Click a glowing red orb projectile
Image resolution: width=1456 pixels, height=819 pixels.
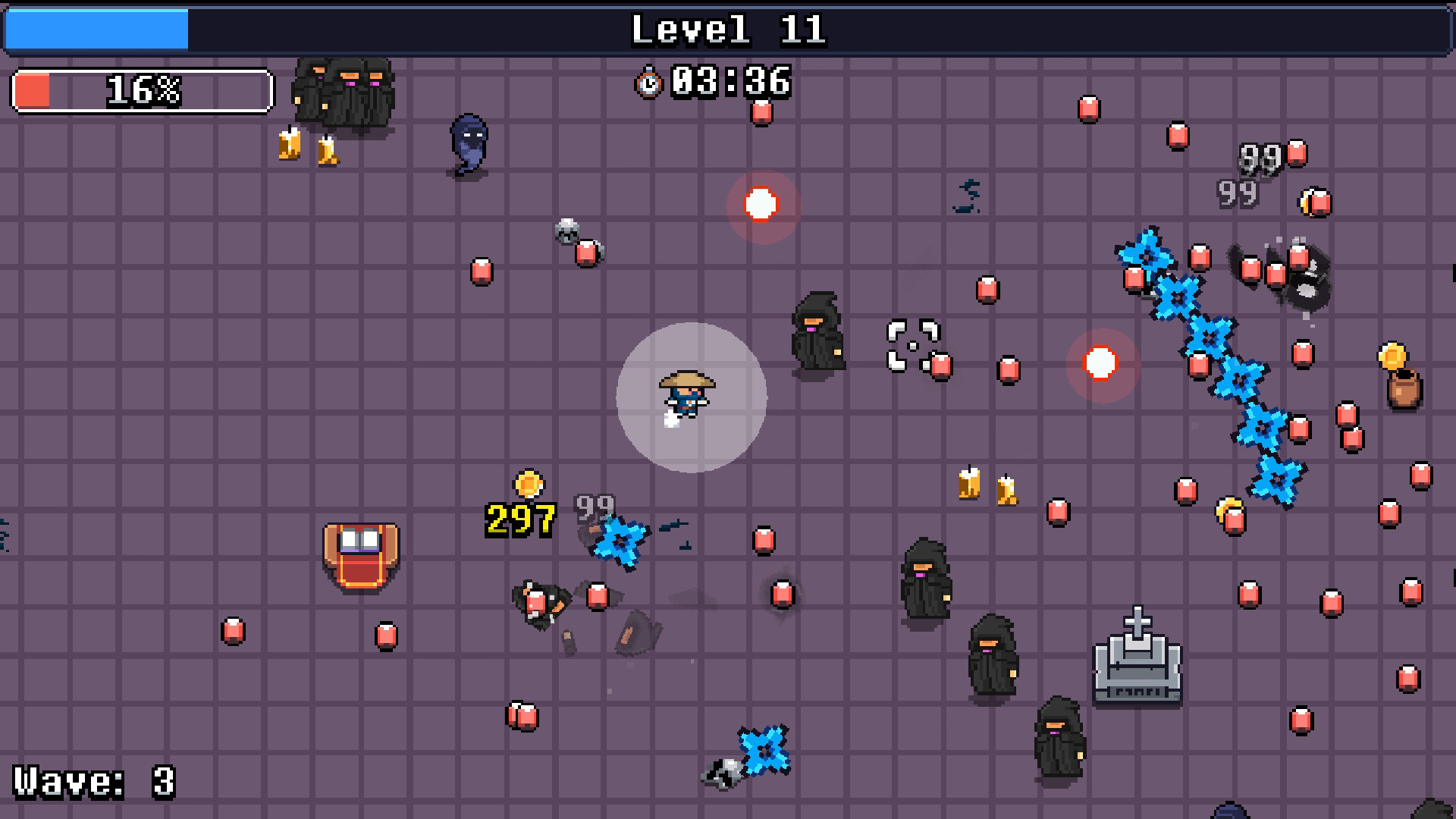(761, 203)
